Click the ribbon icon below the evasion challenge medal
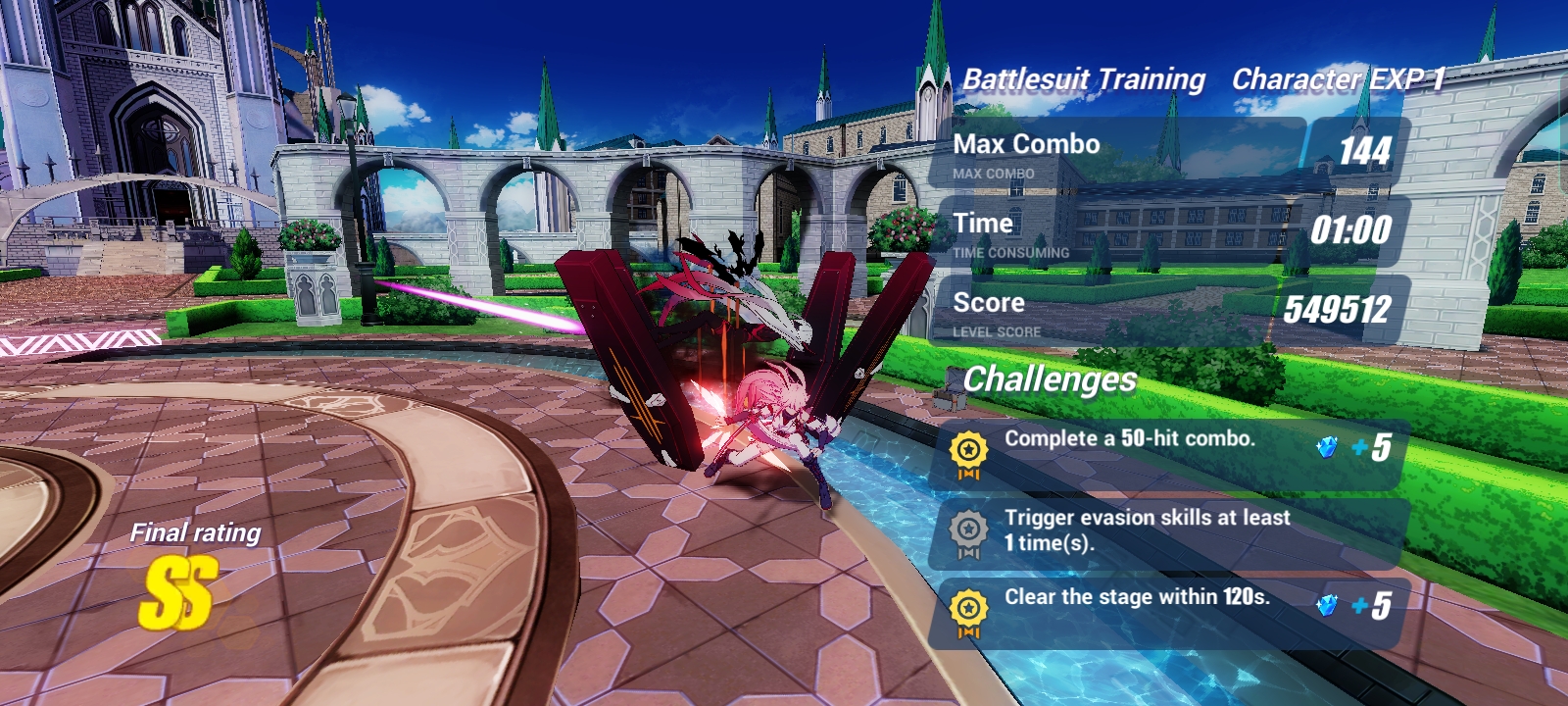 tap(970, 551)
